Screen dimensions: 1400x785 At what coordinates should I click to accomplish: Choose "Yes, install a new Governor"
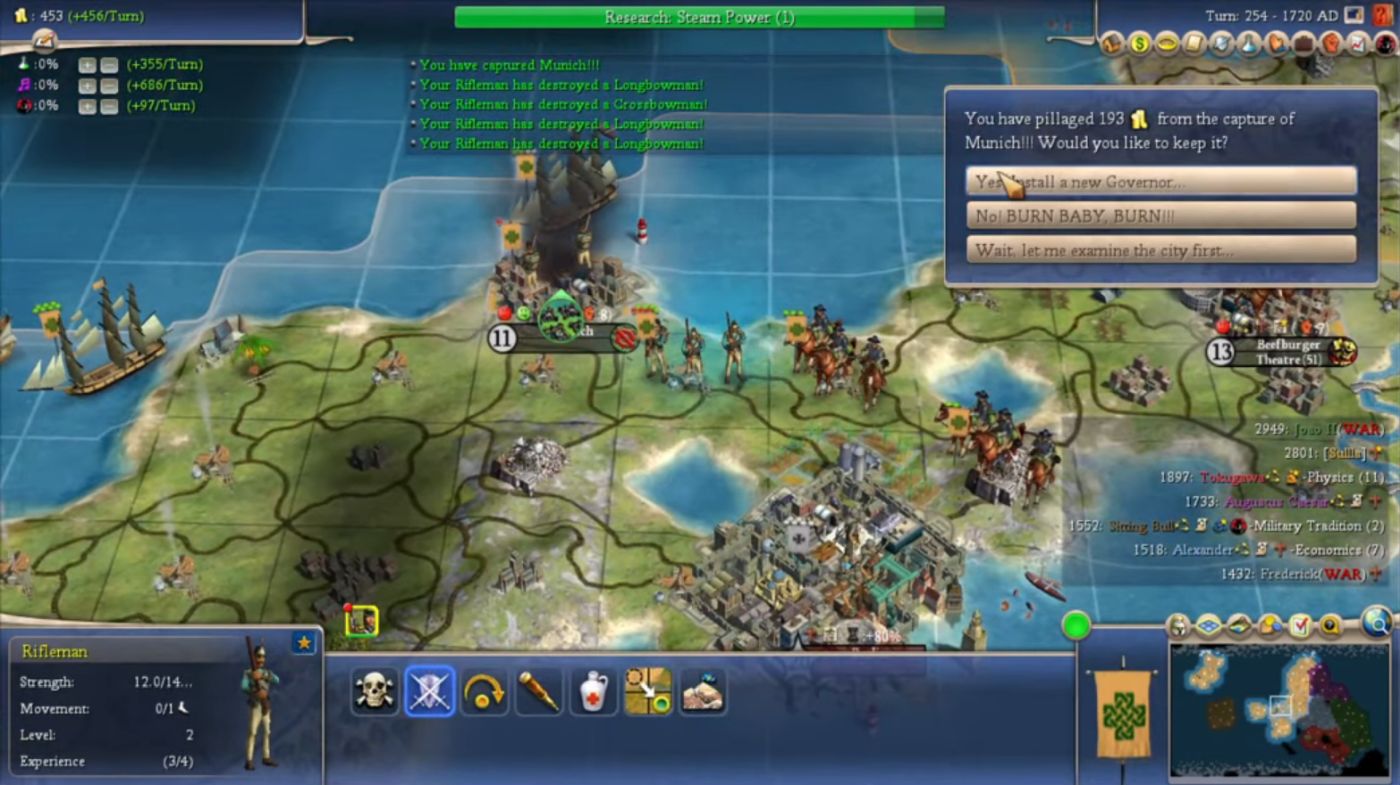[1160, 181]
